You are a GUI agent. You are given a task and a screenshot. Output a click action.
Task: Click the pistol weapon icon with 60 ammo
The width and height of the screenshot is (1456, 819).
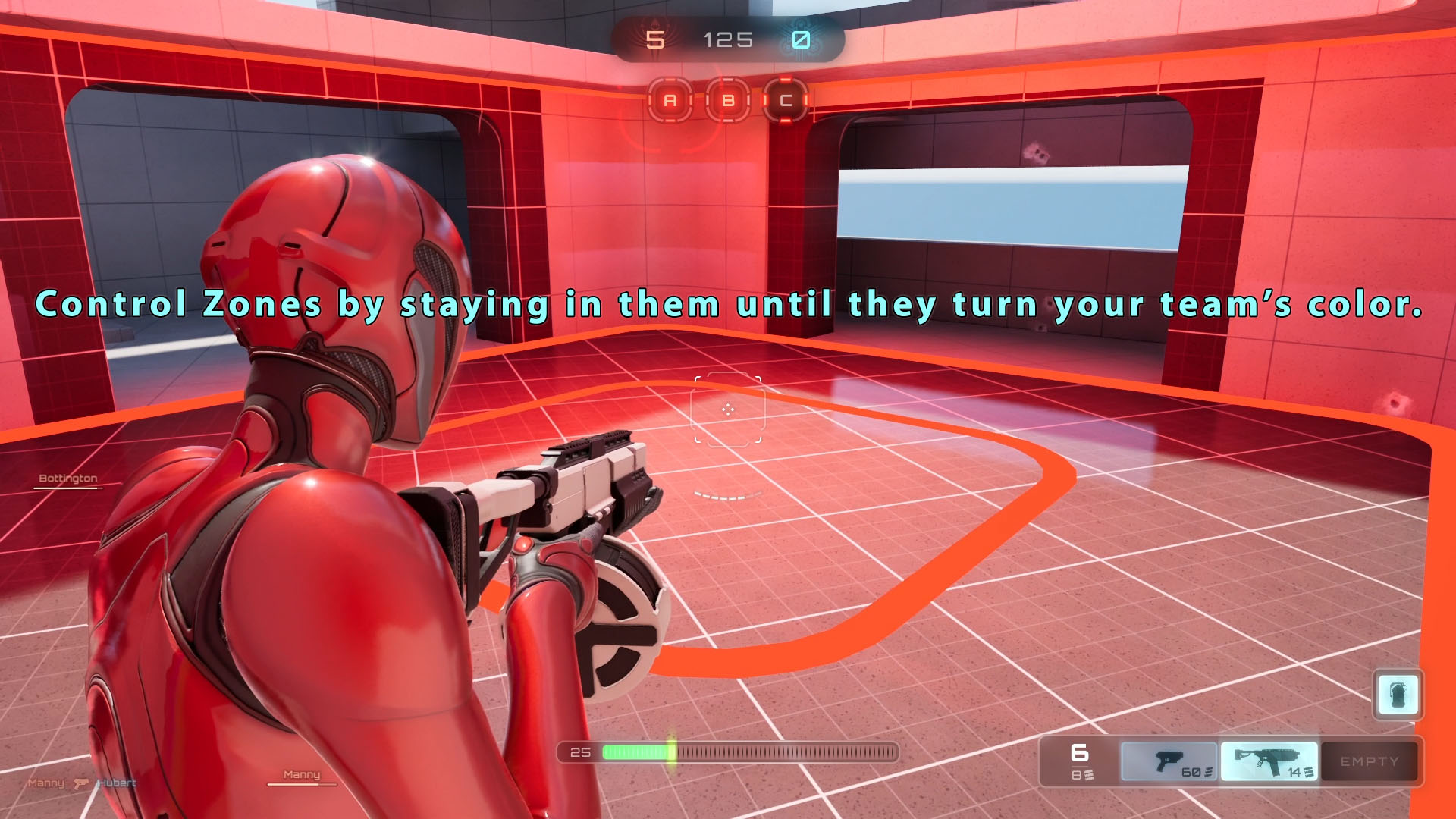click(1166, 761)
